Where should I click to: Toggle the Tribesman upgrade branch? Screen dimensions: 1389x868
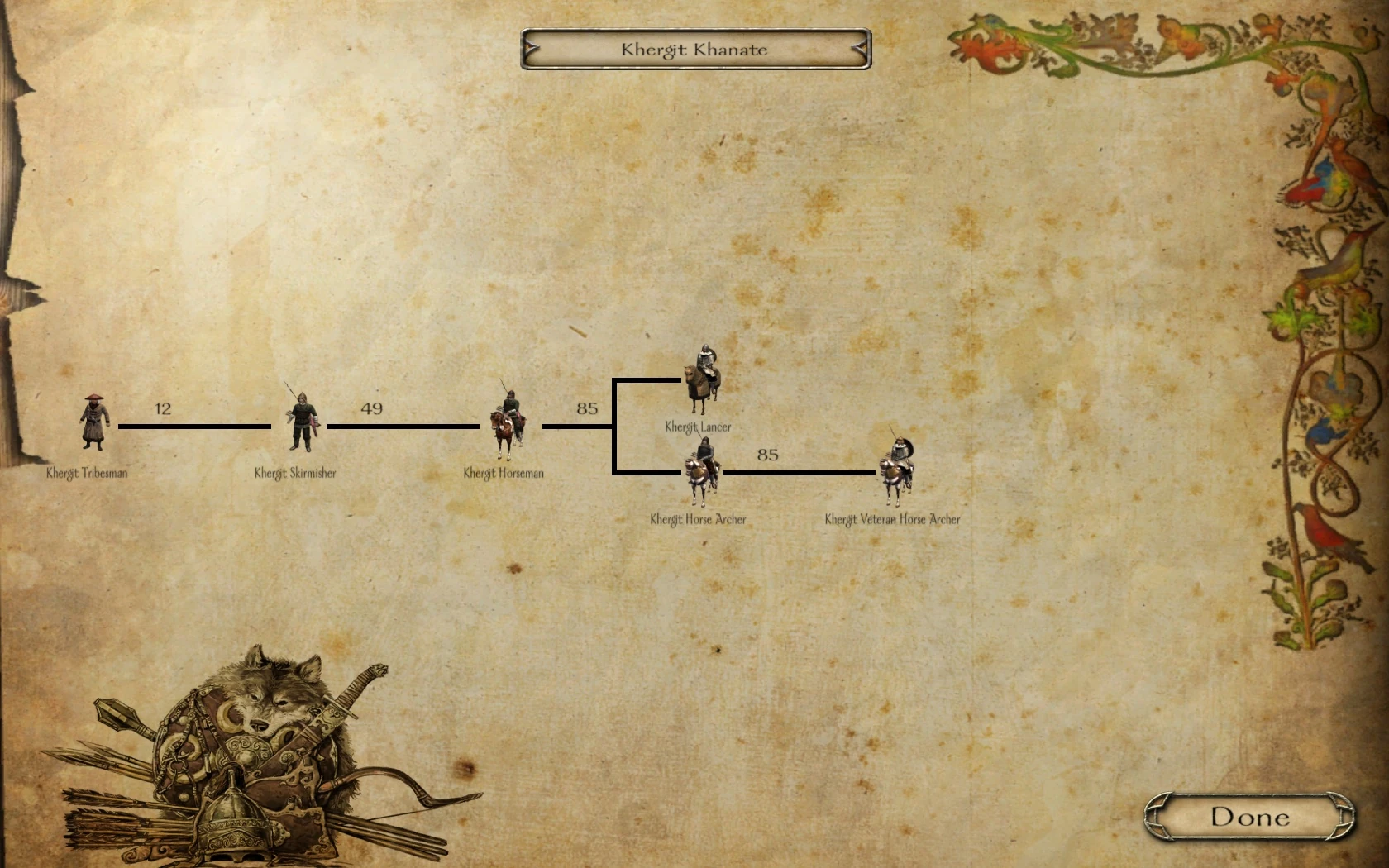(194, 427)
